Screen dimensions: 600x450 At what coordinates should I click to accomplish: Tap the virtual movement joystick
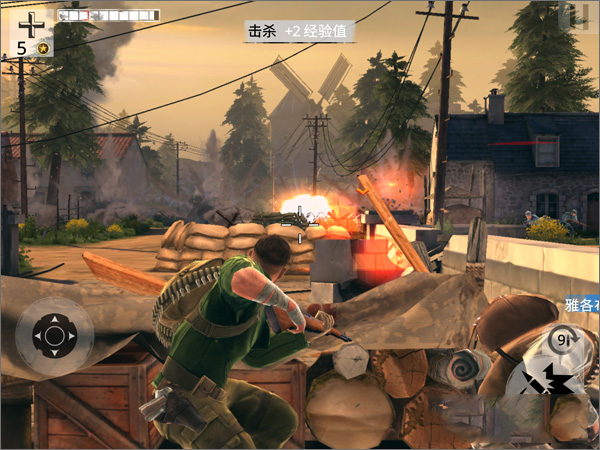54,335
